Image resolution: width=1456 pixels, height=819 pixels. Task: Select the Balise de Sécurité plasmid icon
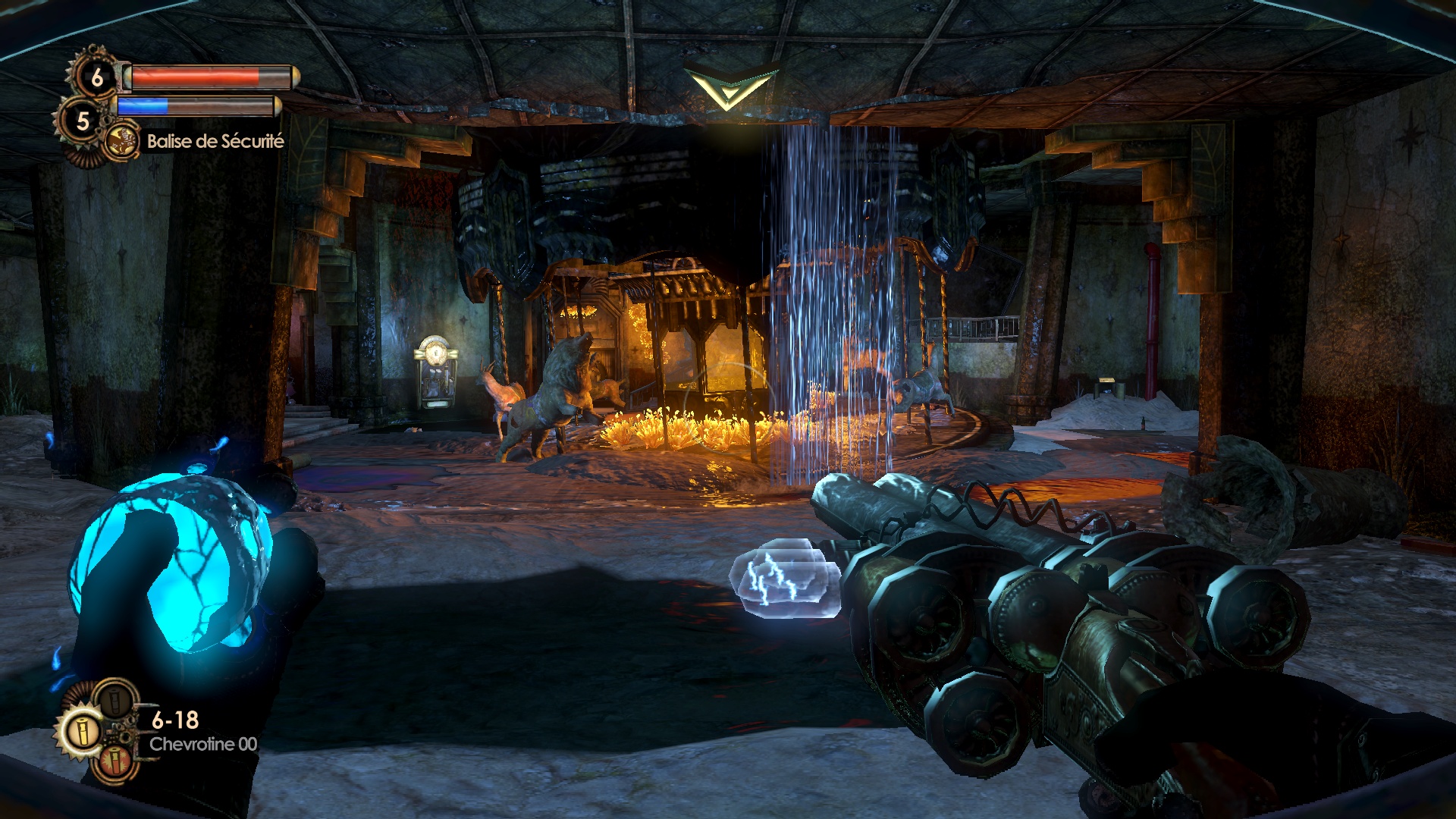(120, 141)
